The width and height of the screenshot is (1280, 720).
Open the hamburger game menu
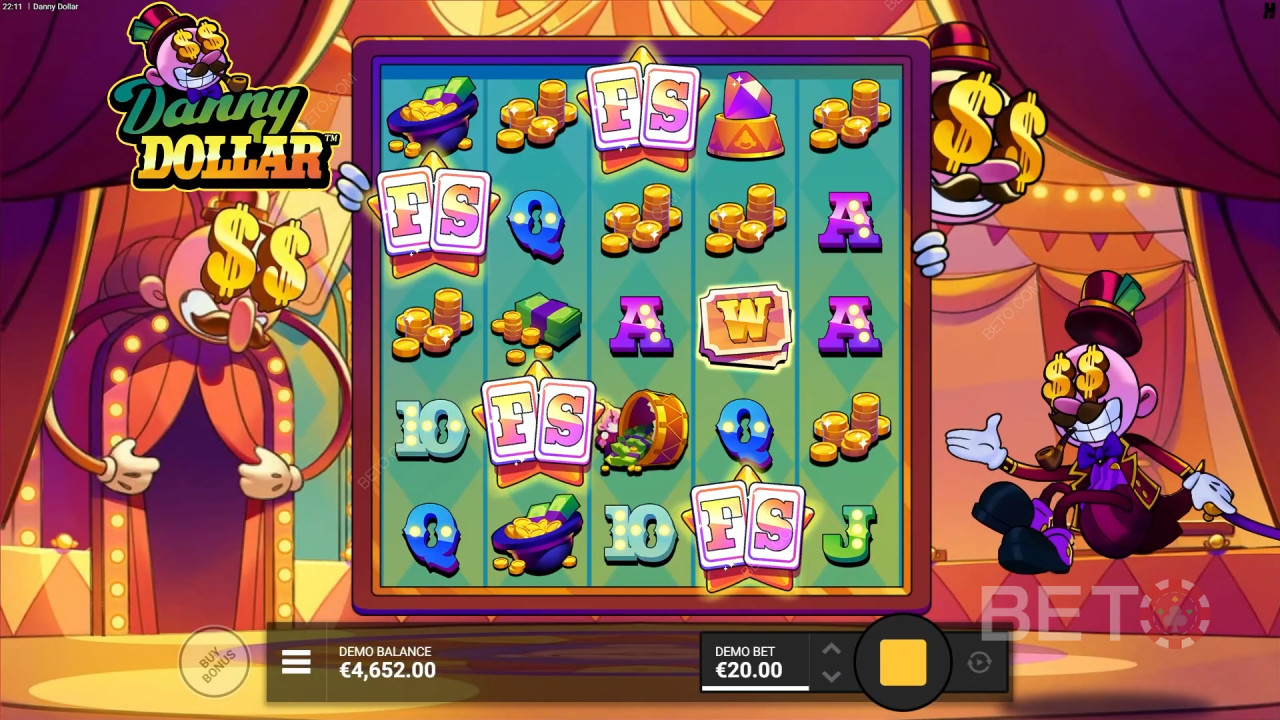(296, 662)
